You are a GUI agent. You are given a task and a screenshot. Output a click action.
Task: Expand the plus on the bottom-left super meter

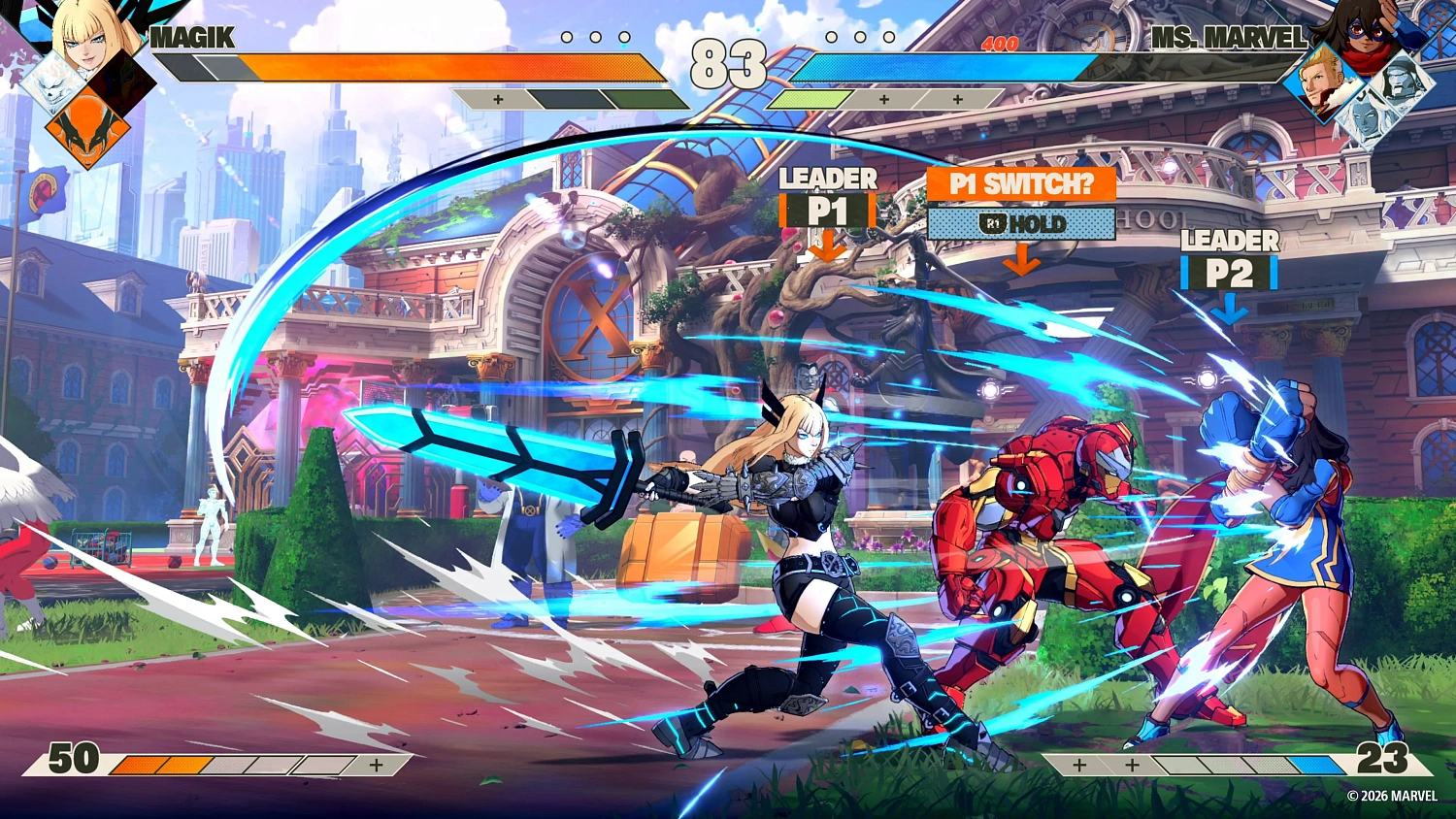[x=375, y=764]
